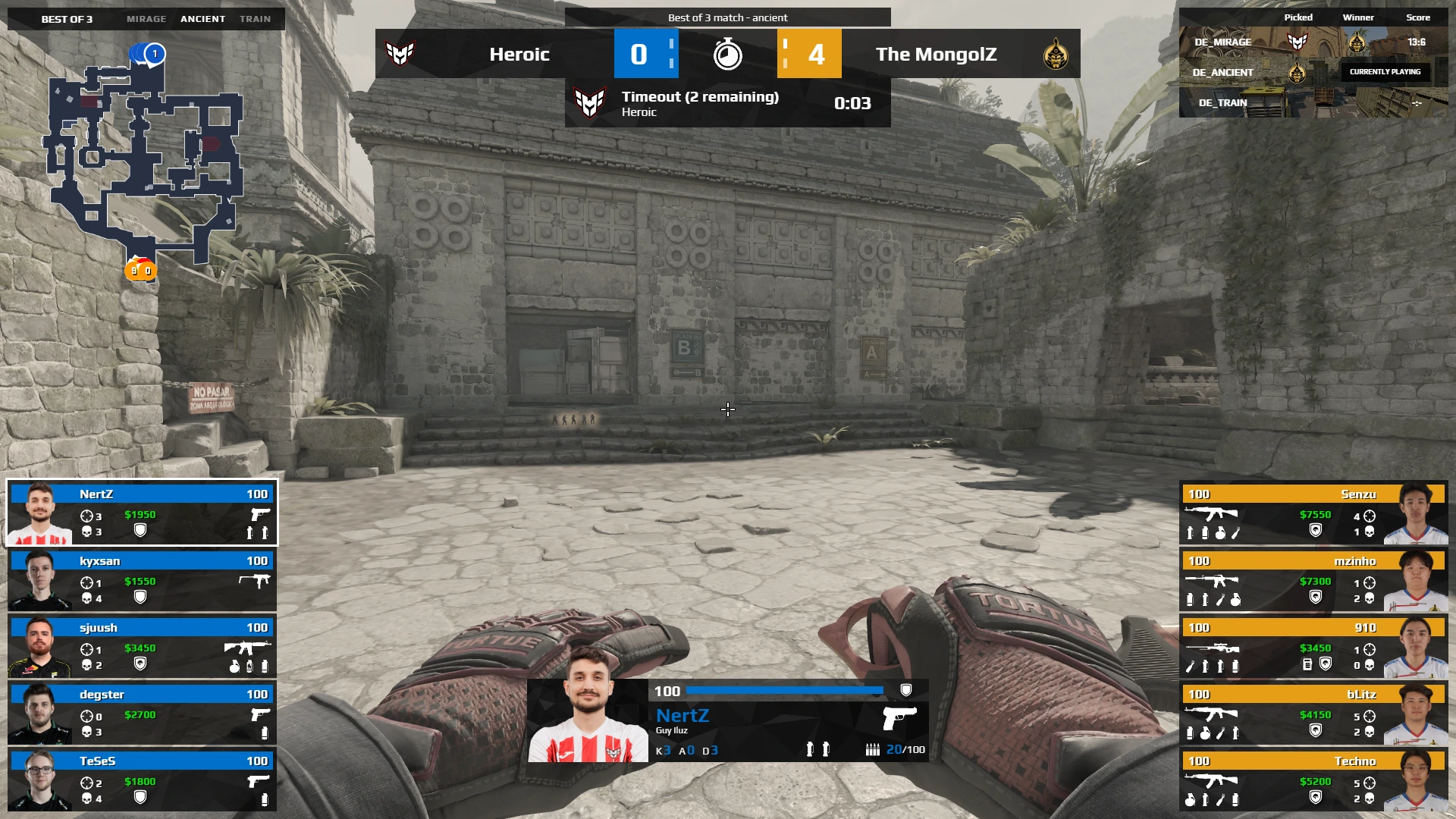This screenshot has width=1456, height=819.
Task: Click the Heroic timeout banner
Action: 727,103
